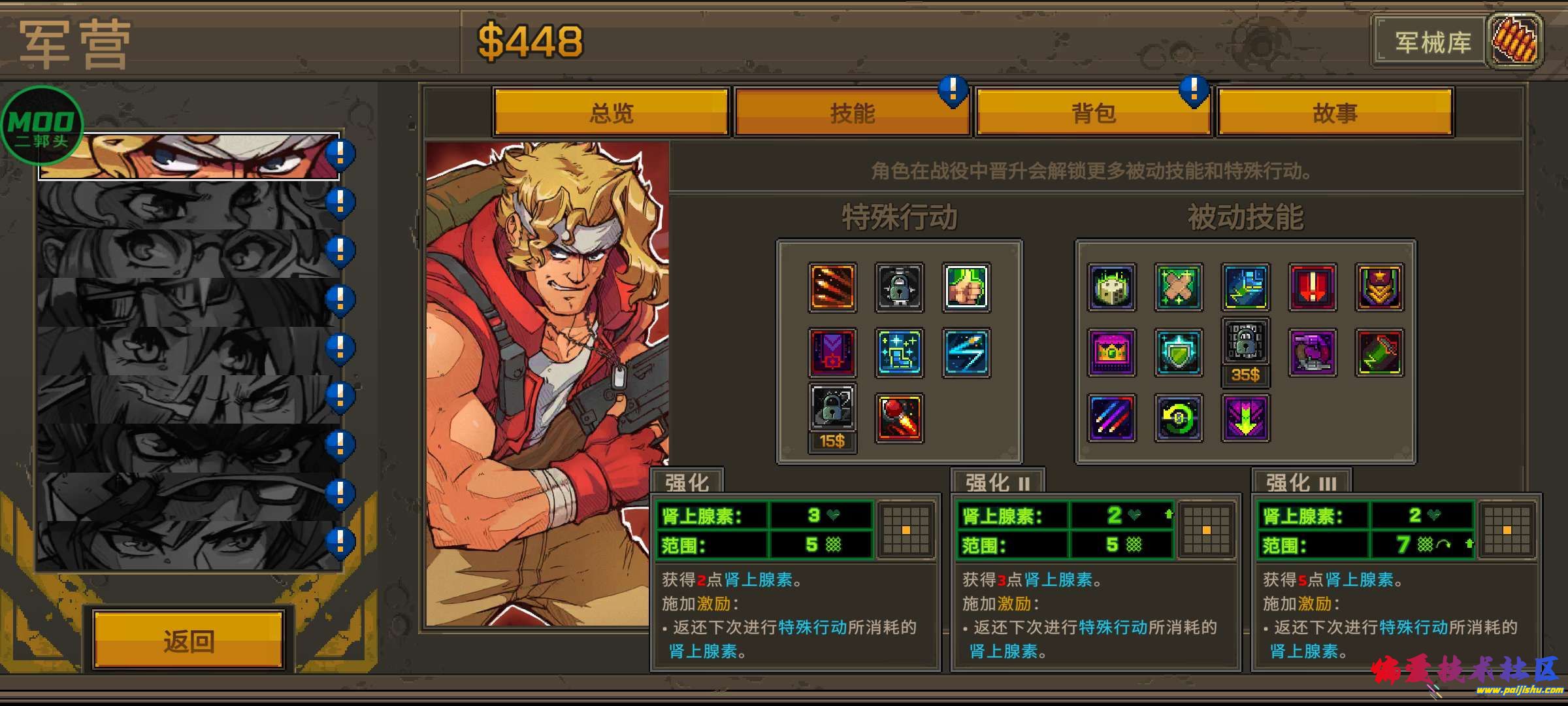
Task: Select the orange slash special action
Action: 832,288
